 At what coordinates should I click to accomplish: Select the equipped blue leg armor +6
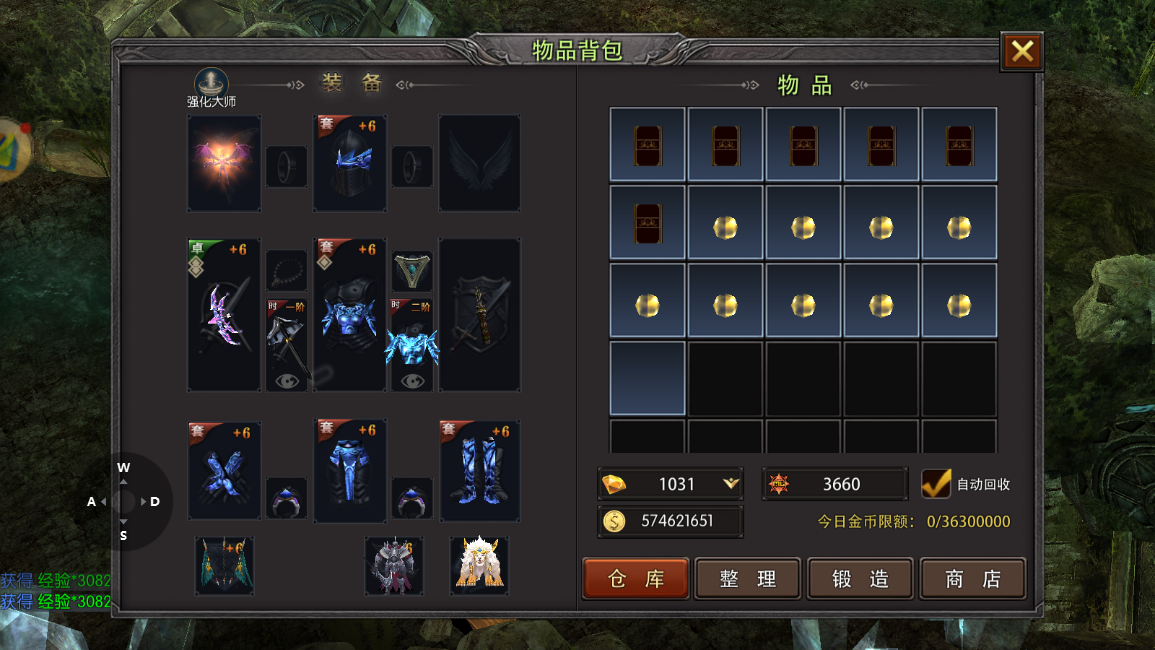350,471
